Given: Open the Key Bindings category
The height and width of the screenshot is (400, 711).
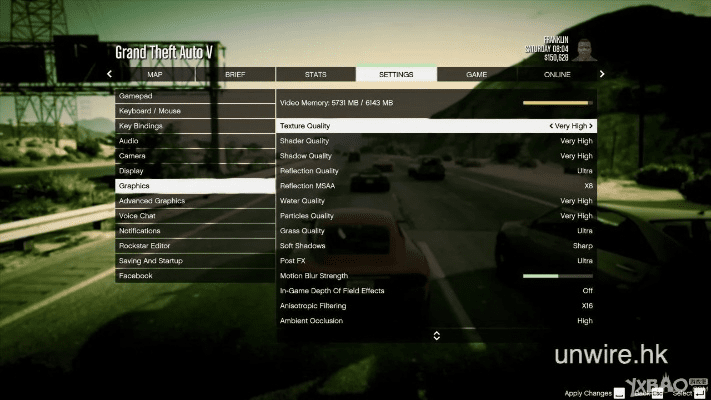Looking at the screenshot, I should (x=195, y=126).
